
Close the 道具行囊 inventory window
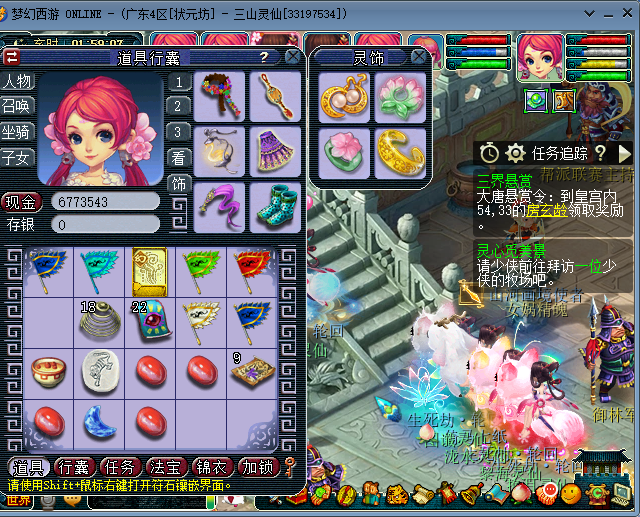[292, 57]
